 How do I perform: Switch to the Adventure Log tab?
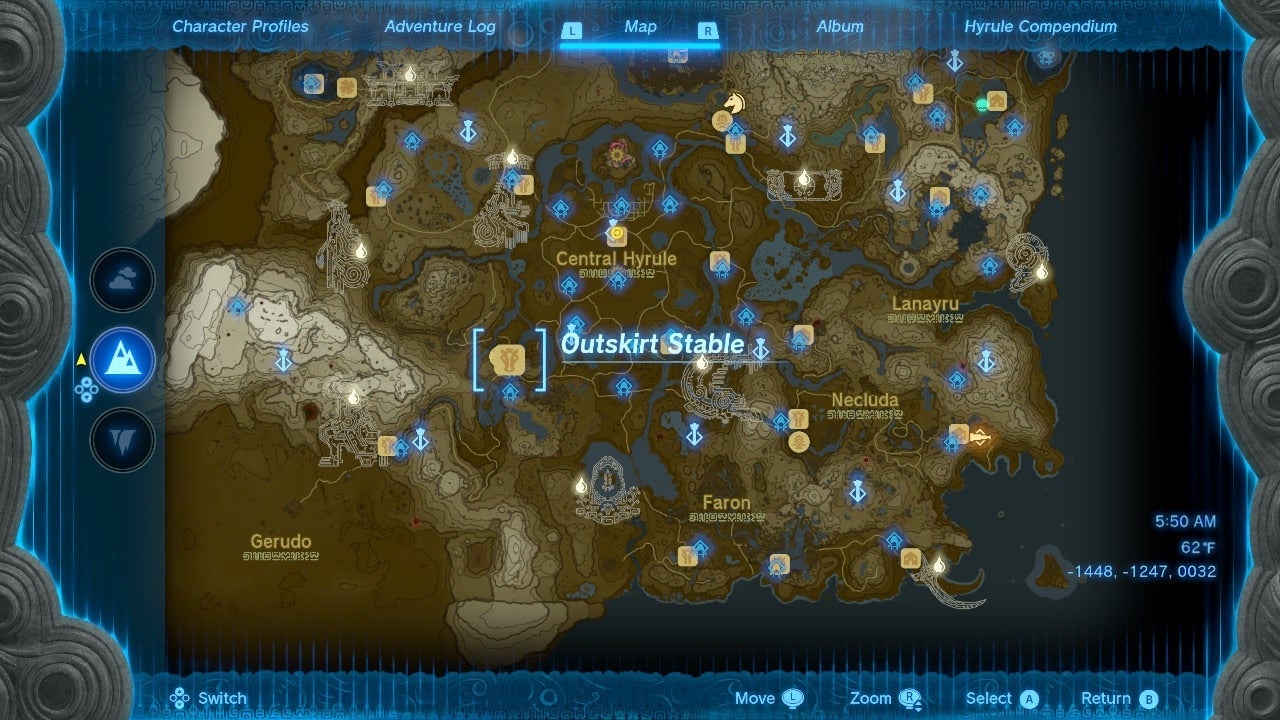pos(438,27)
